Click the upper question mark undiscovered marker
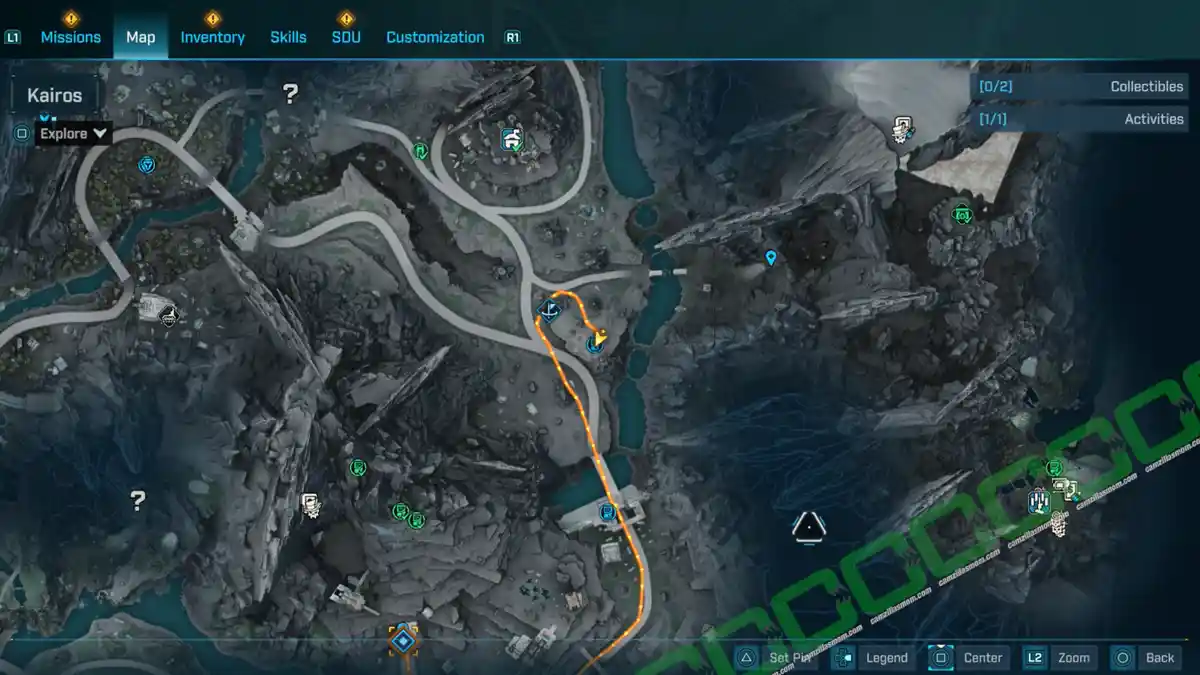Image resolution: width=1200 pixels, height=675 pixels. click(290, 94)
